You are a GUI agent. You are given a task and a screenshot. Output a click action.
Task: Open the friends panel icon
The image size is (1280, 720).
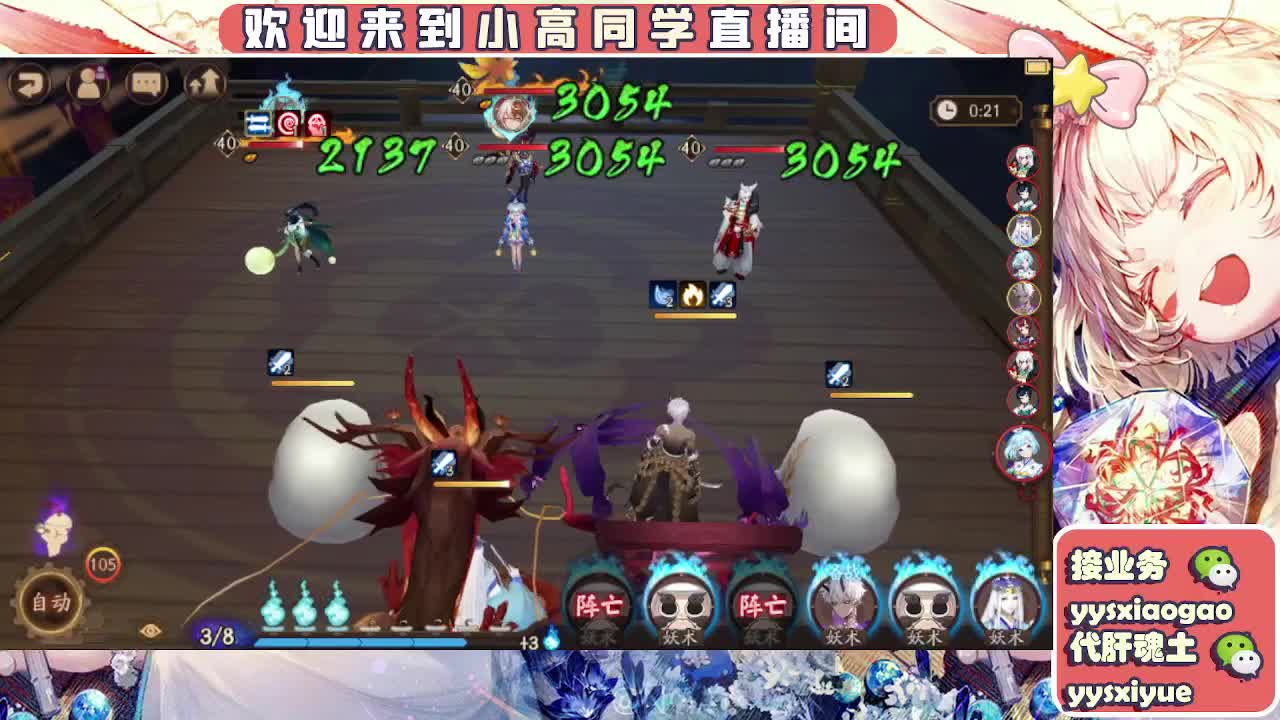pyautogui.click(x=90, y=82)
